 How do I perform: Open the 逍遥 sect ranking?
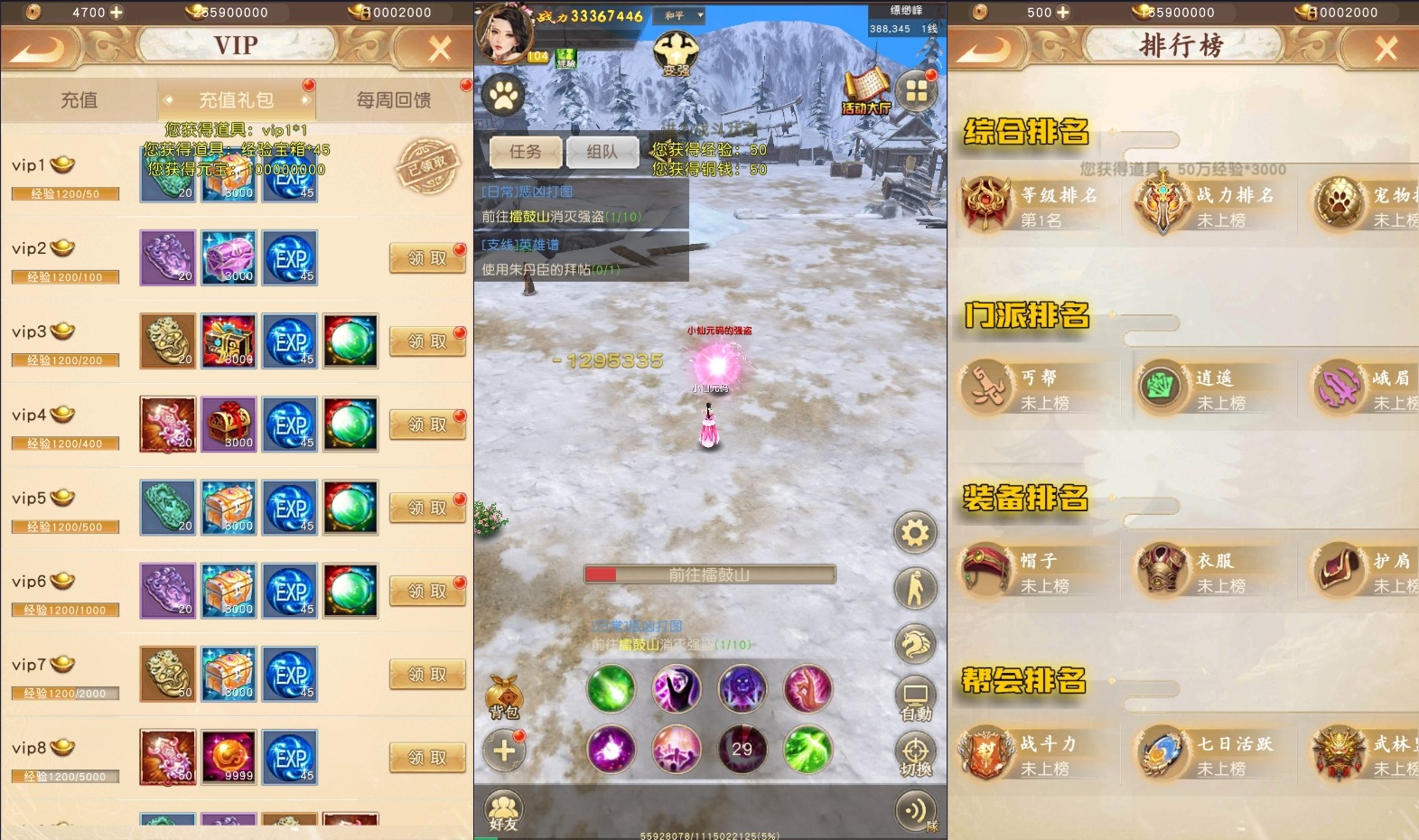click(x=1206, y=387)
